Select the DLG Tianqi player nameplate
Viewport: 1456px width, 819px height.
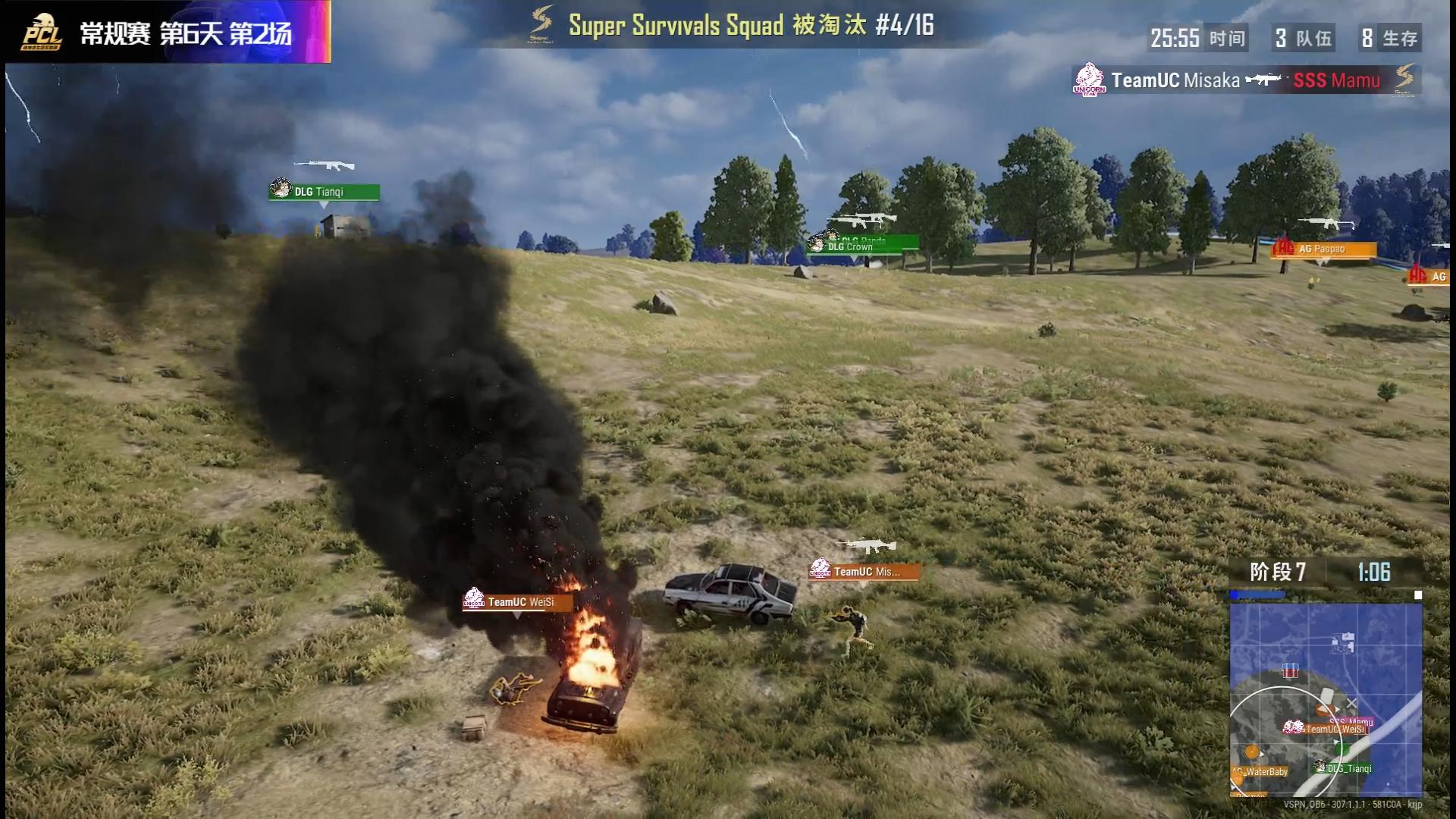[324, 192]
